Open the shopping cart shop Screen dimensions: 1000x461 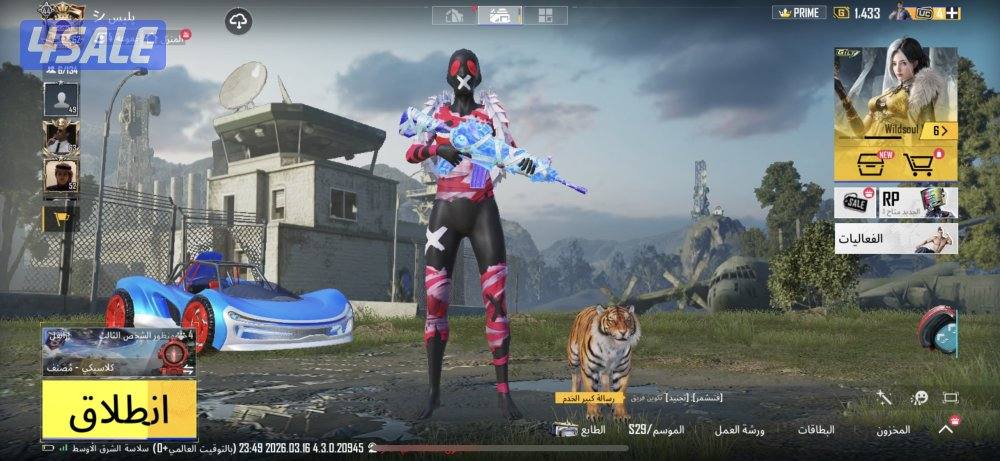[918, 163]
